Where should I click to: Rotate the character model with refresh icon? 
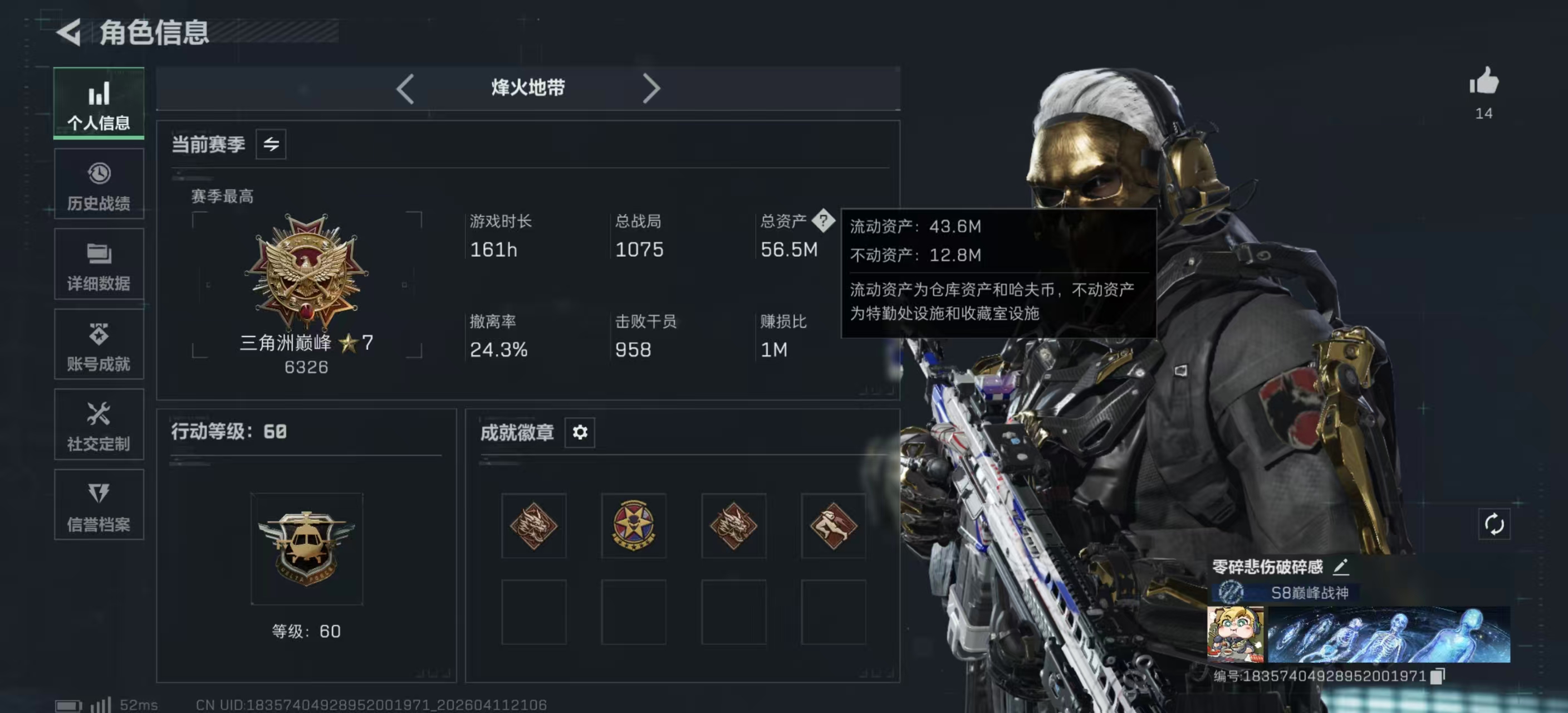coord(1494,524)
